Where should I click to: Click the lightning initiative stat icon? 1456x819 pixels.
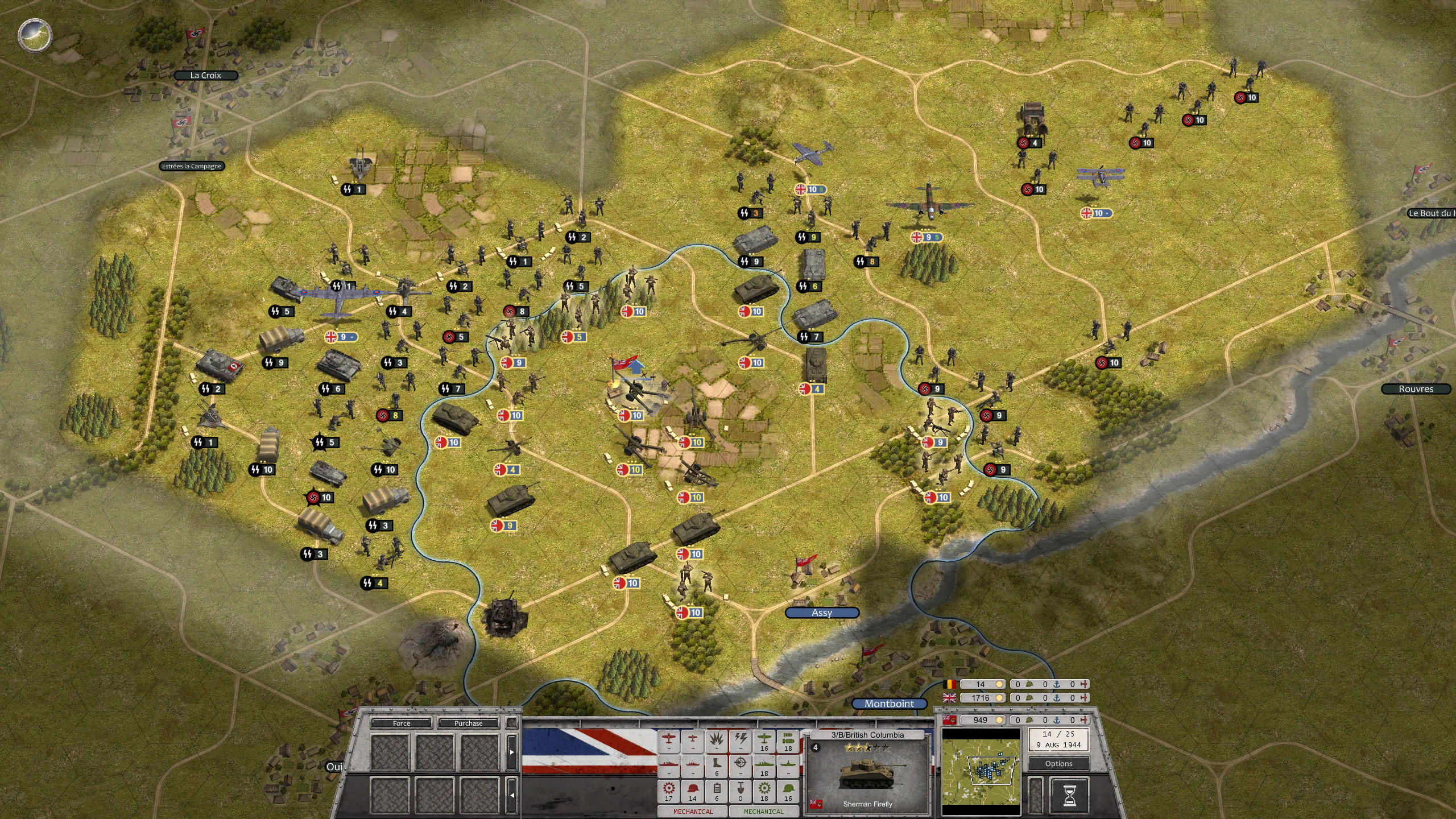point(741,739)
